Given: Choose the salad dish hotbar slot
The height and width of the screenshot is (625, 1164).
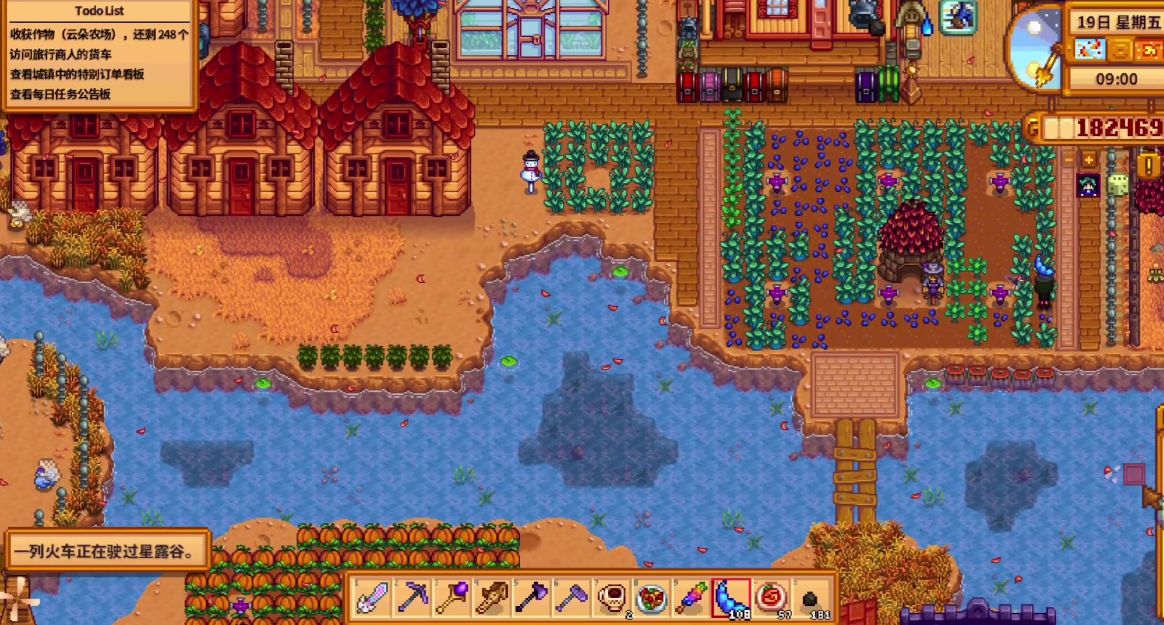Looking at the screenshot, I should tap(651, 598).
